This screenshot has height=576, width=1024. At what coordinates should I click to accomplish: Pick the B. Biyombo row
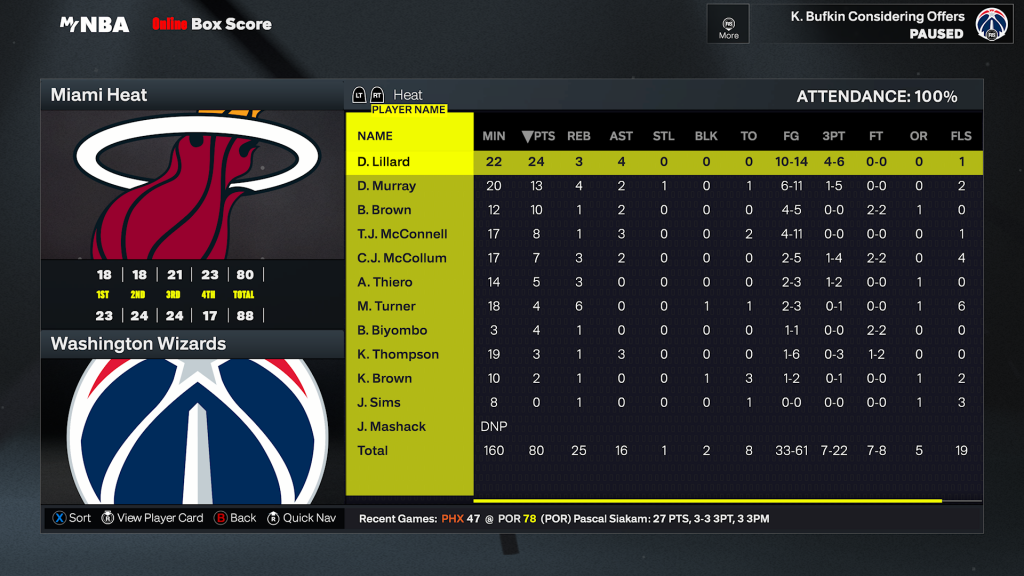[x=393, y=330]
